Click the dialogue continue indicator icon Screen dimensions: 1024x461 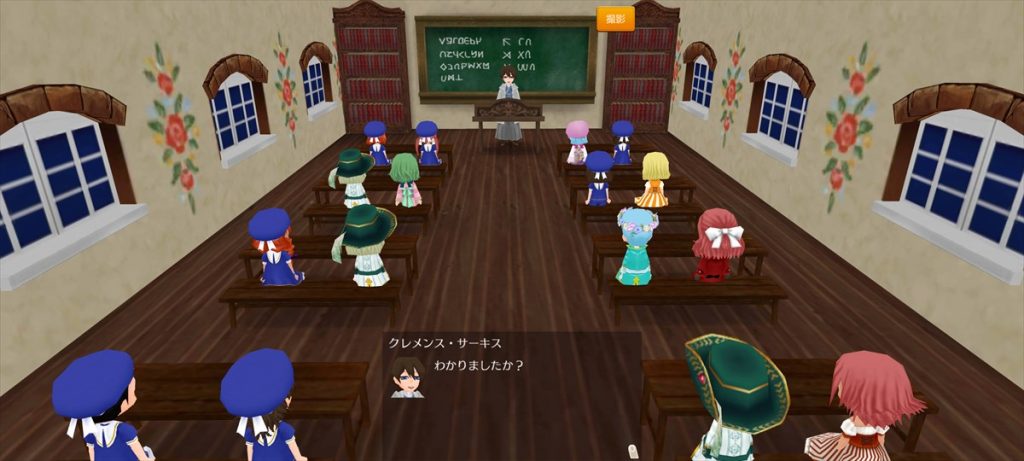(631, 451)
